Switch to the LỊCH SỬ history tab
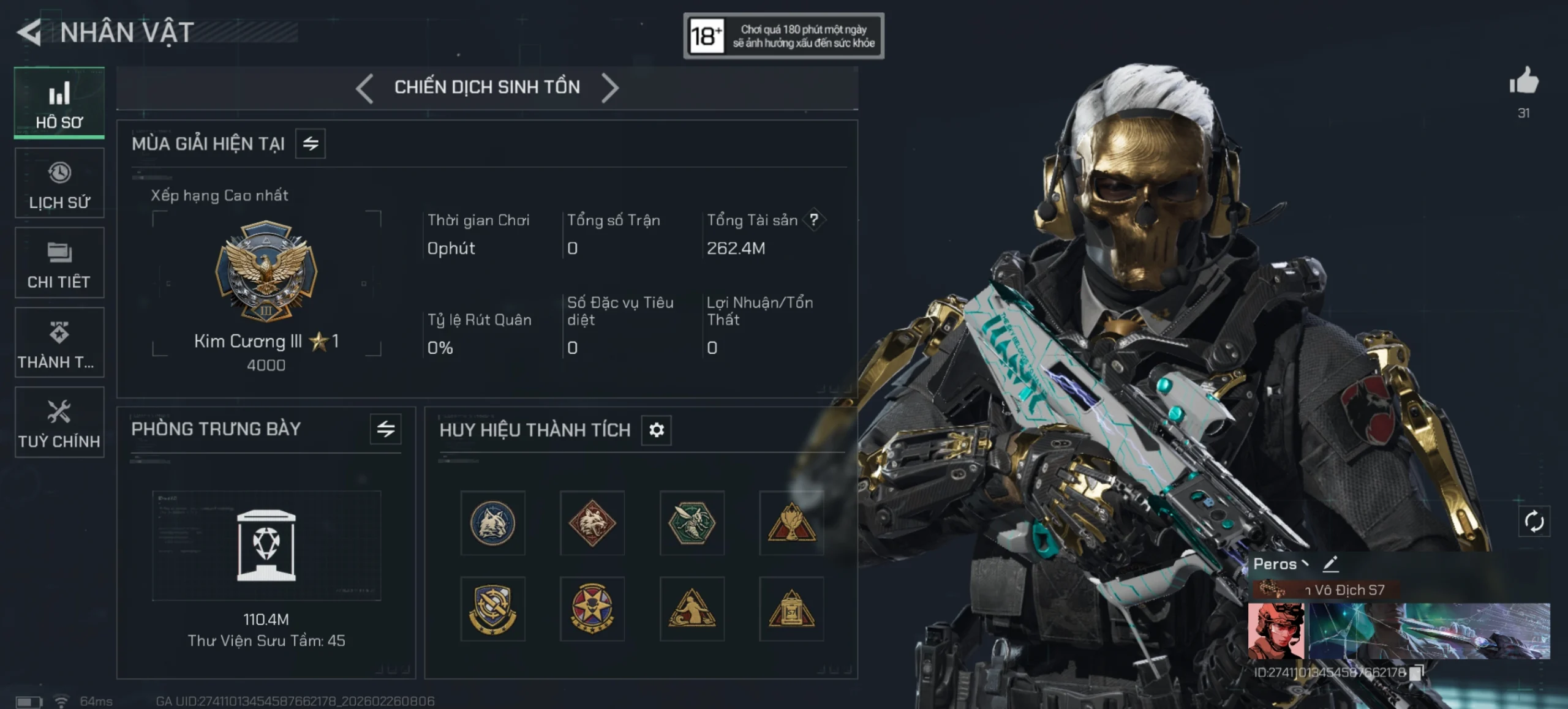 point(59,183)
